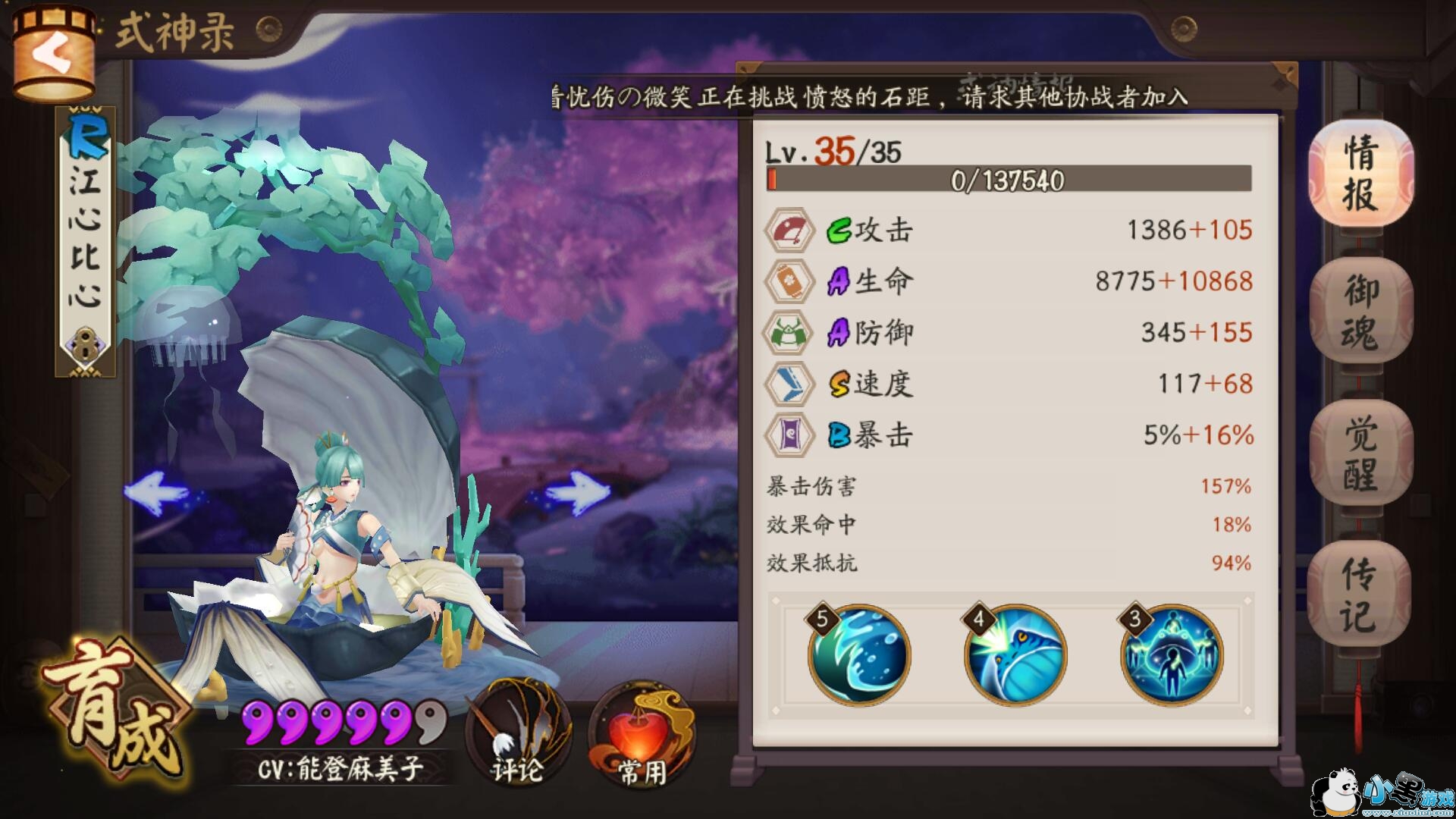This screenshot has width=1456, height=819.
Task: Tap the 速度 speed stat icon
Action: pos(789,384)
